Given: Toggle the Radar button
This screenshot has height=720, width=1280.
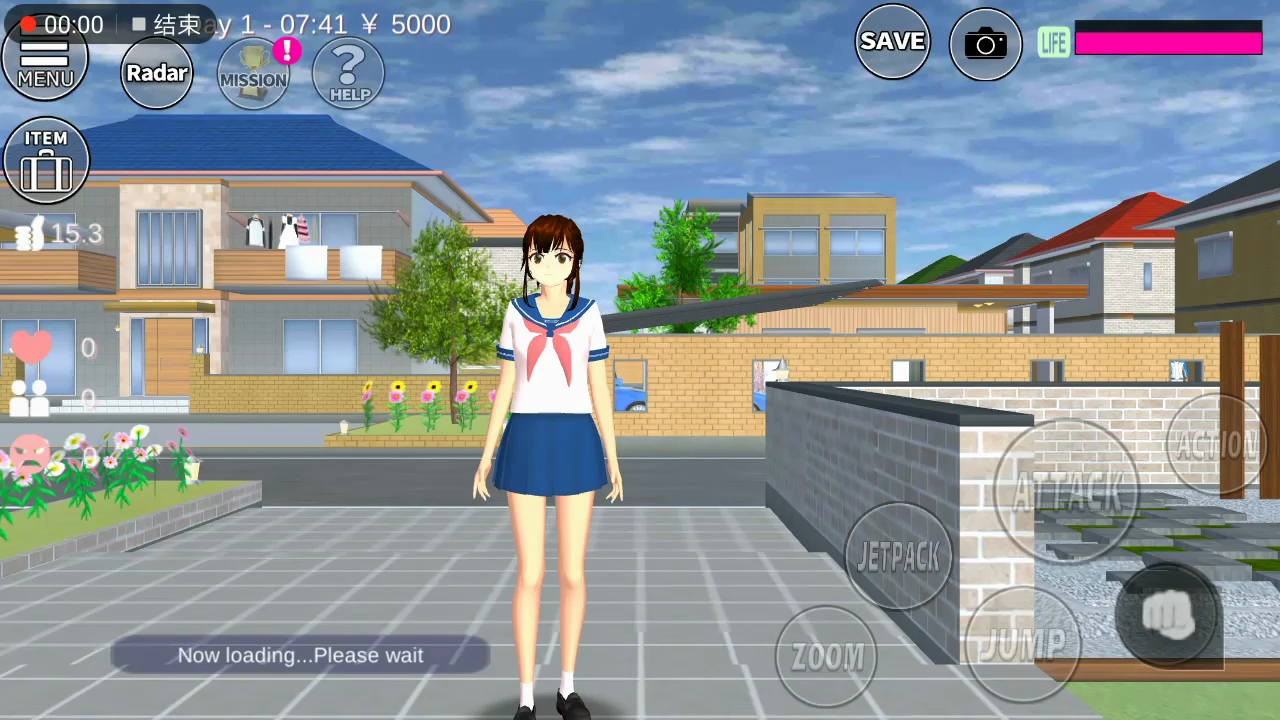Looking at the screenshot, I should coord(157,73).
